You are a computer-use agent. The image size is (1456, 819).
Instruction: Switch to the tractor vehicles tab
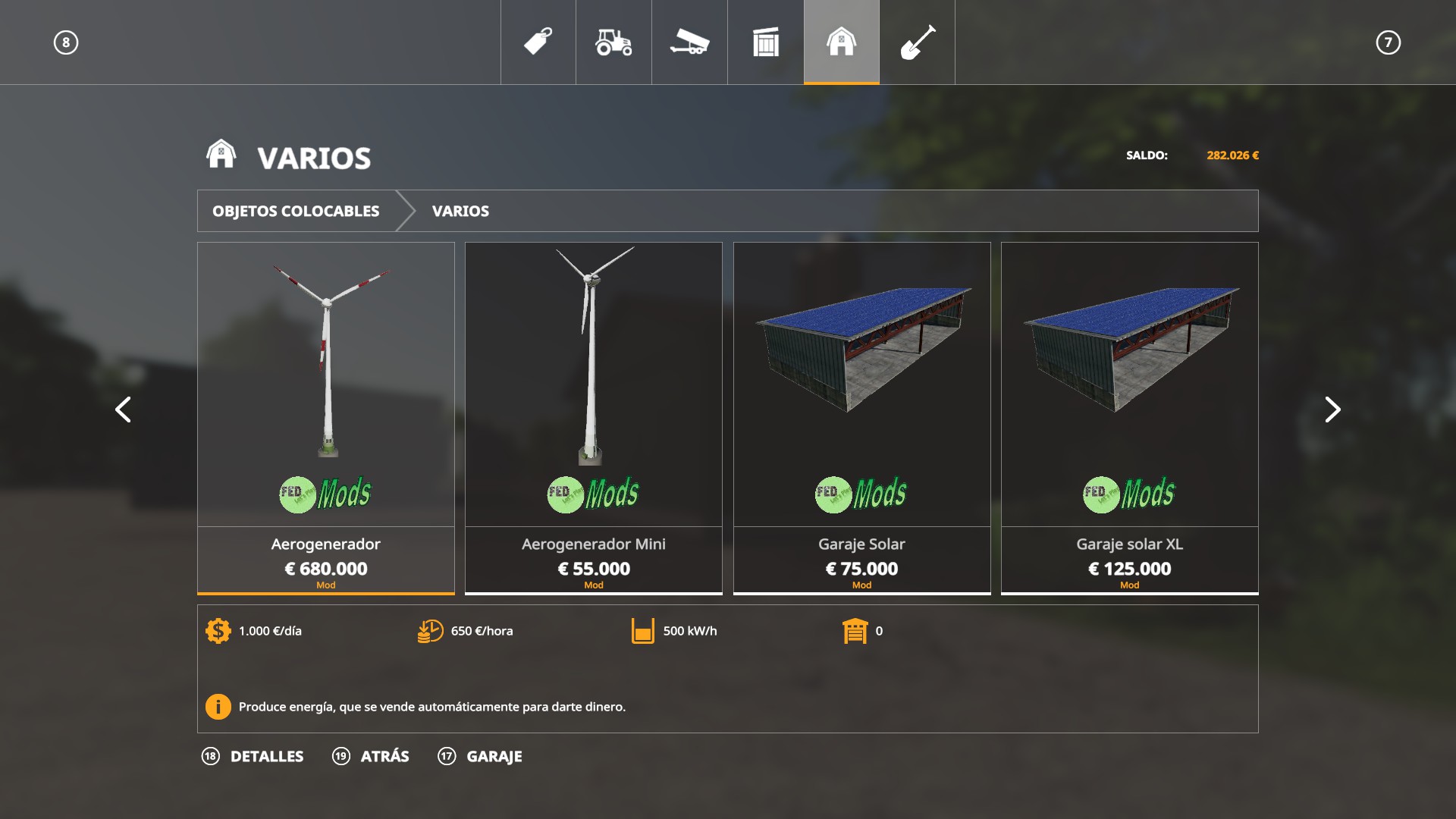613,42
